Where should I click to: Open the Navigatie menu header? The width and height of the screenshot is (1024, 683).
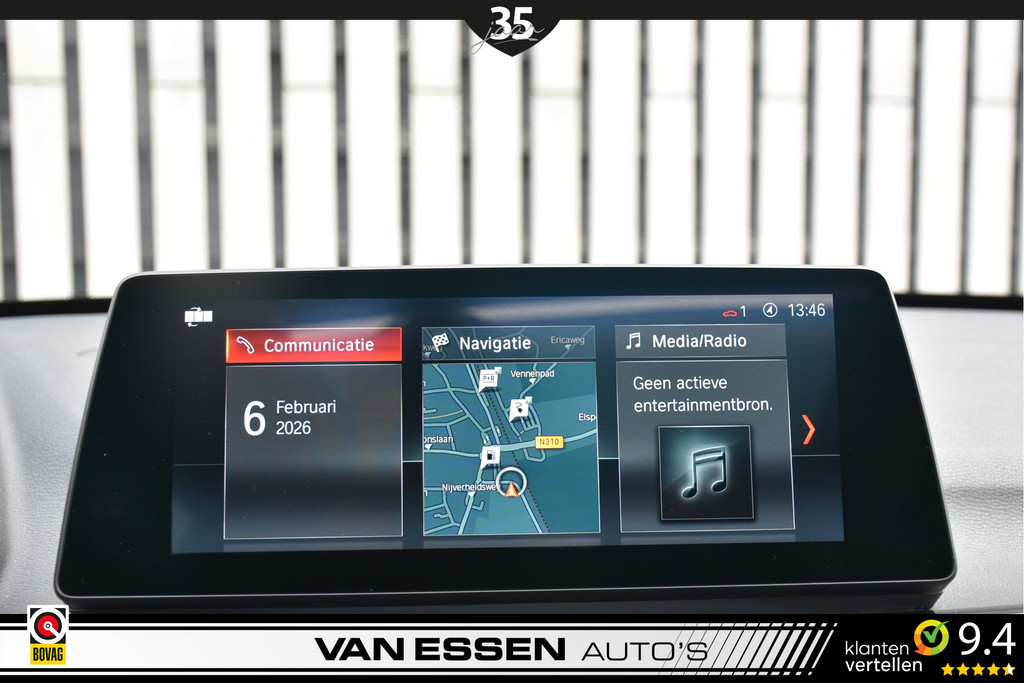(508, 343)
